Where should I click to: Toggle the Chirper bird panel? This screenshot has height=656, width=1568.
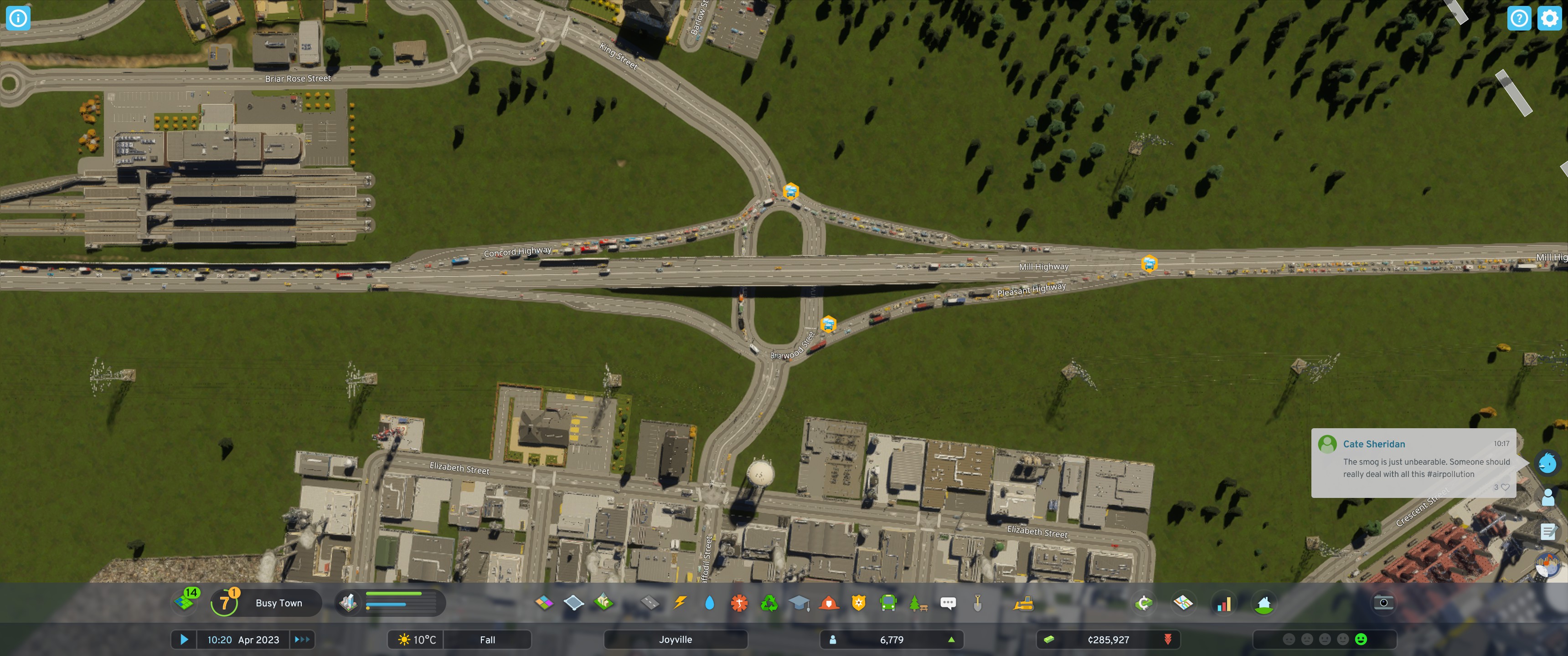1548,462
